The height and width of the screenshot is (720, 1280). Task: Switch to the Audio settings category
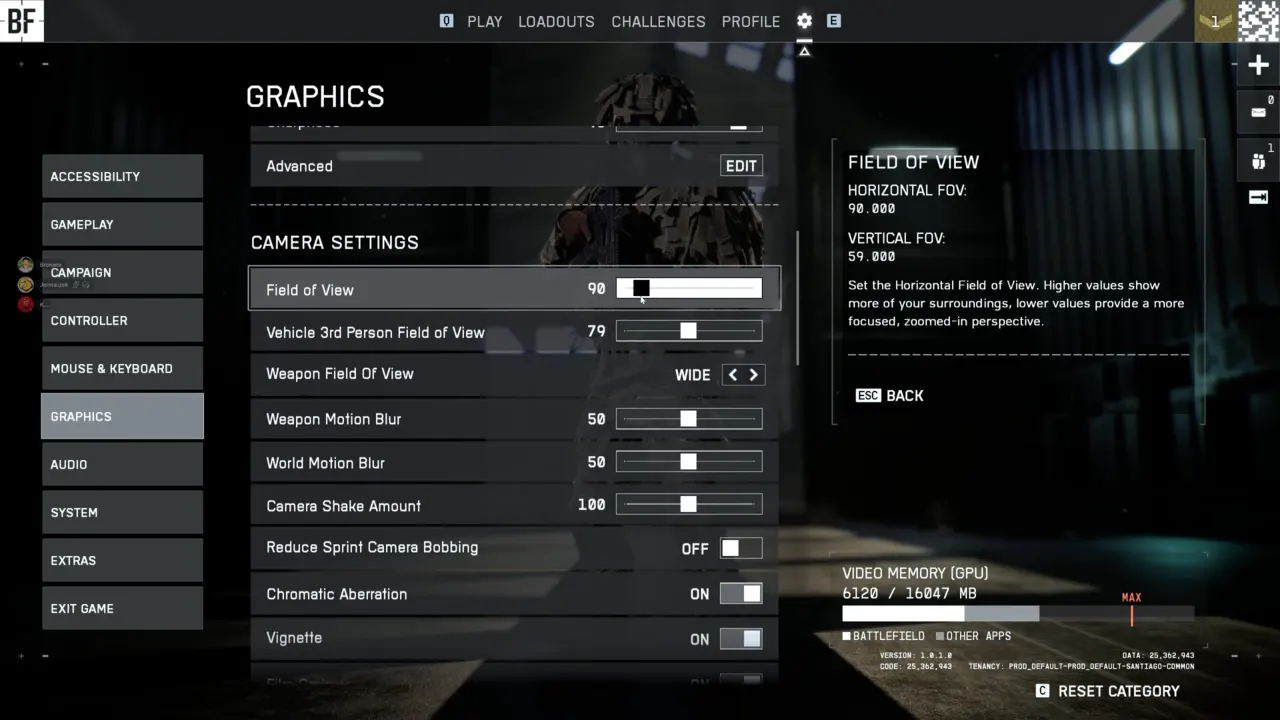point(122,464)
